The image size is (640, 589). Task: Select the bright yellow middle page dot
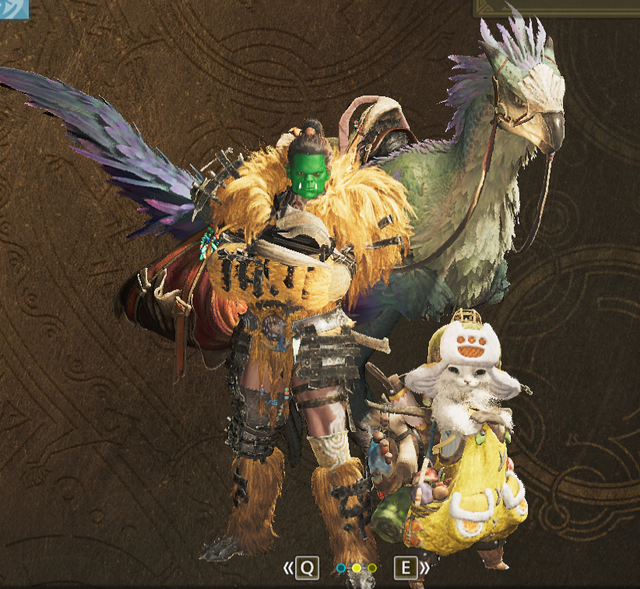click(356, 568)
